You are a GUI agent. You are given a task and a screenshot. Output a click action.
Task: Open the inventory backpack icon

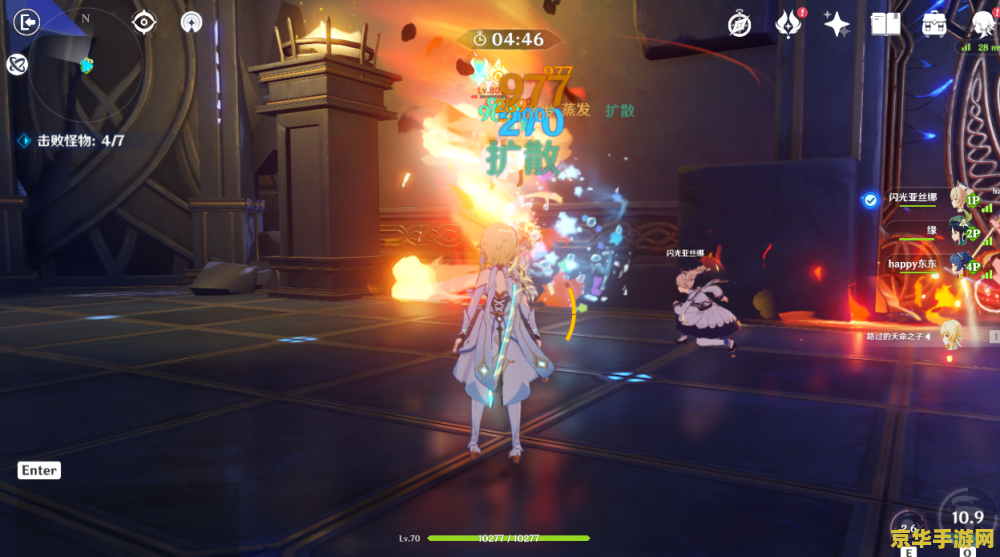934,24
